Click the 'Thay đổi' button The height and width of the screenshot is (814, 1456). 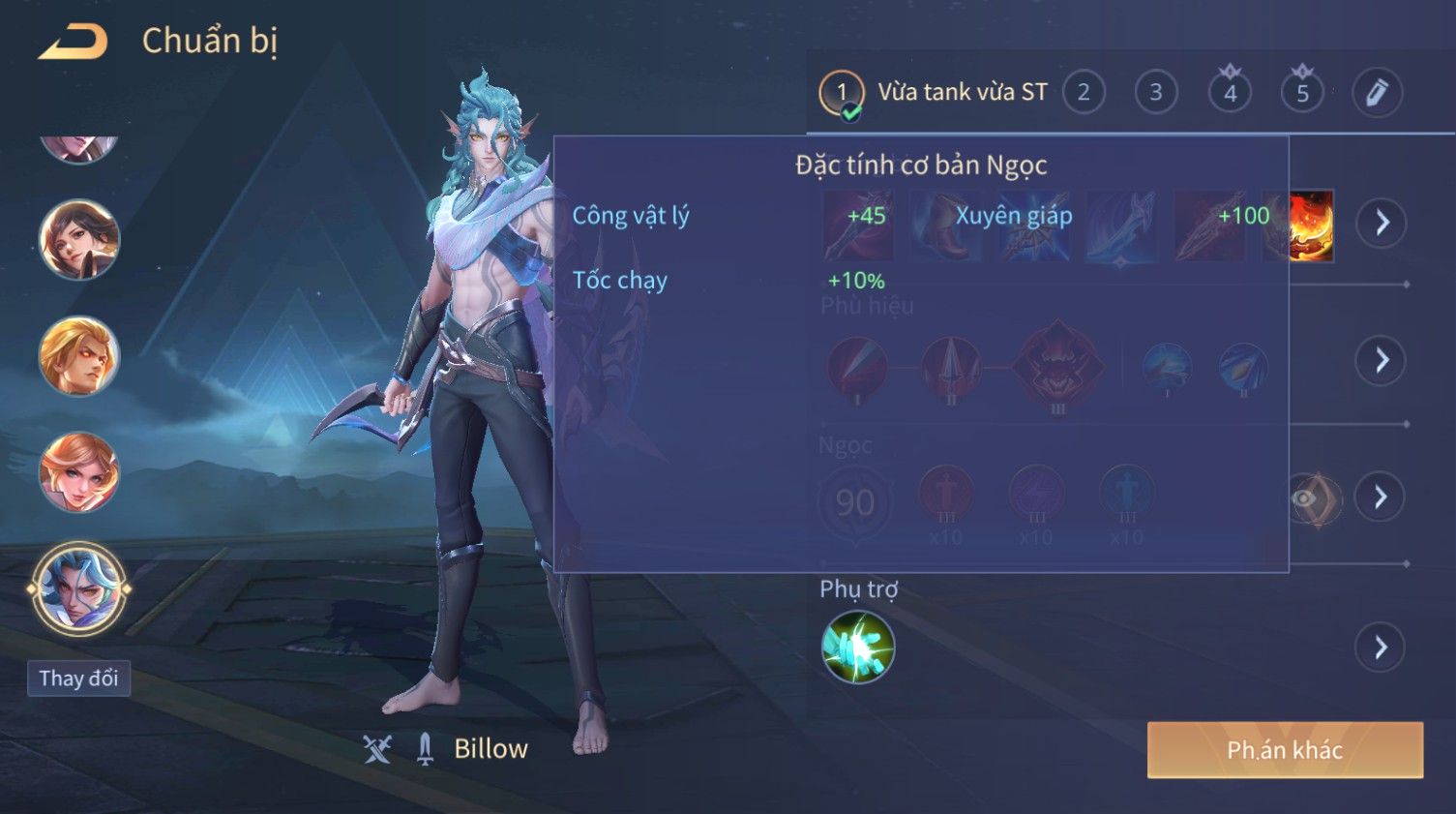pyautogui.click(x=78, y=678)
